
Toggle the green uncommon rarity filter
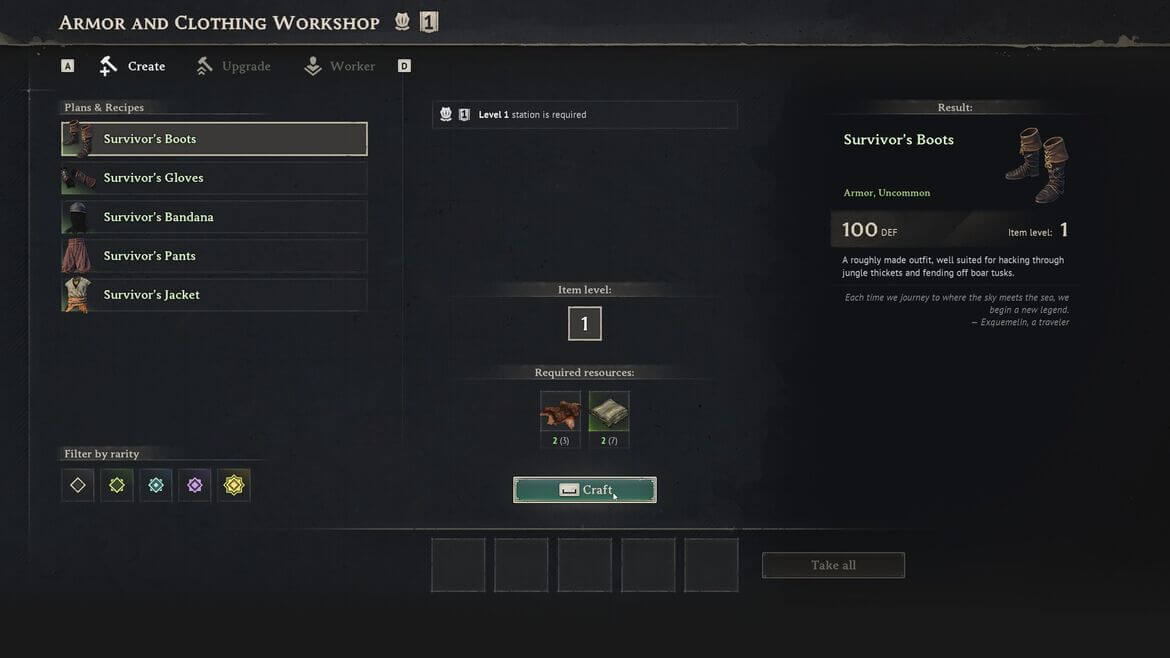117,485
